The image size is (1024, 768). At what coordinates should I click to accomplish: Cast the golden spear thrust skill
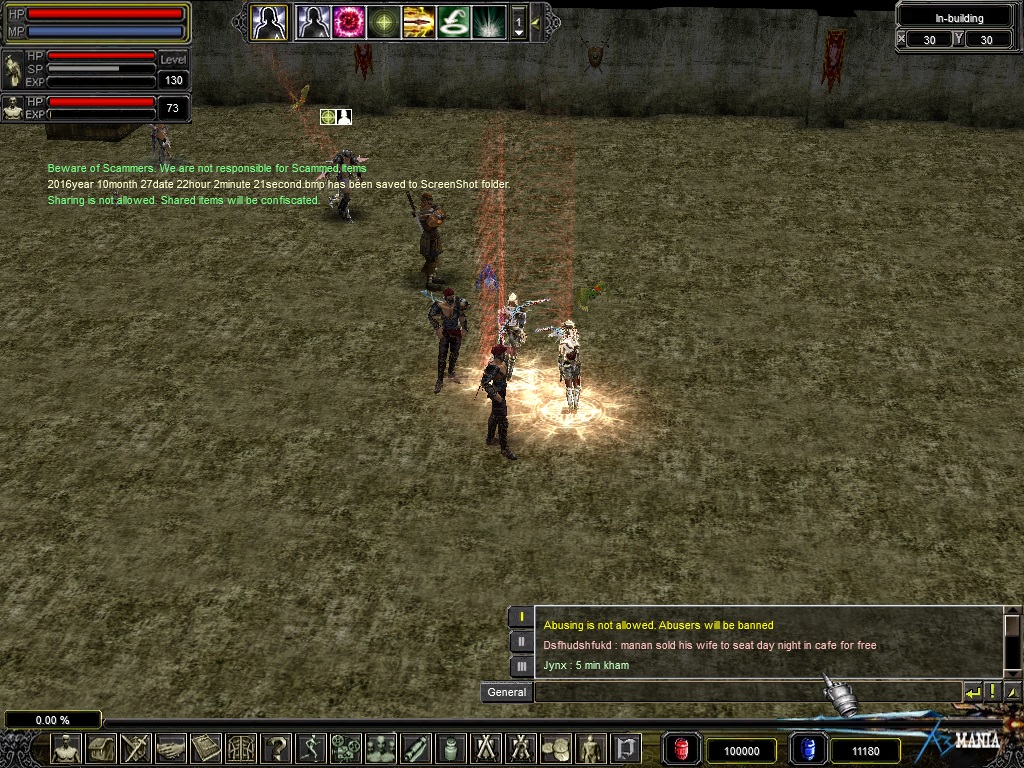click(x=418, y=21)
